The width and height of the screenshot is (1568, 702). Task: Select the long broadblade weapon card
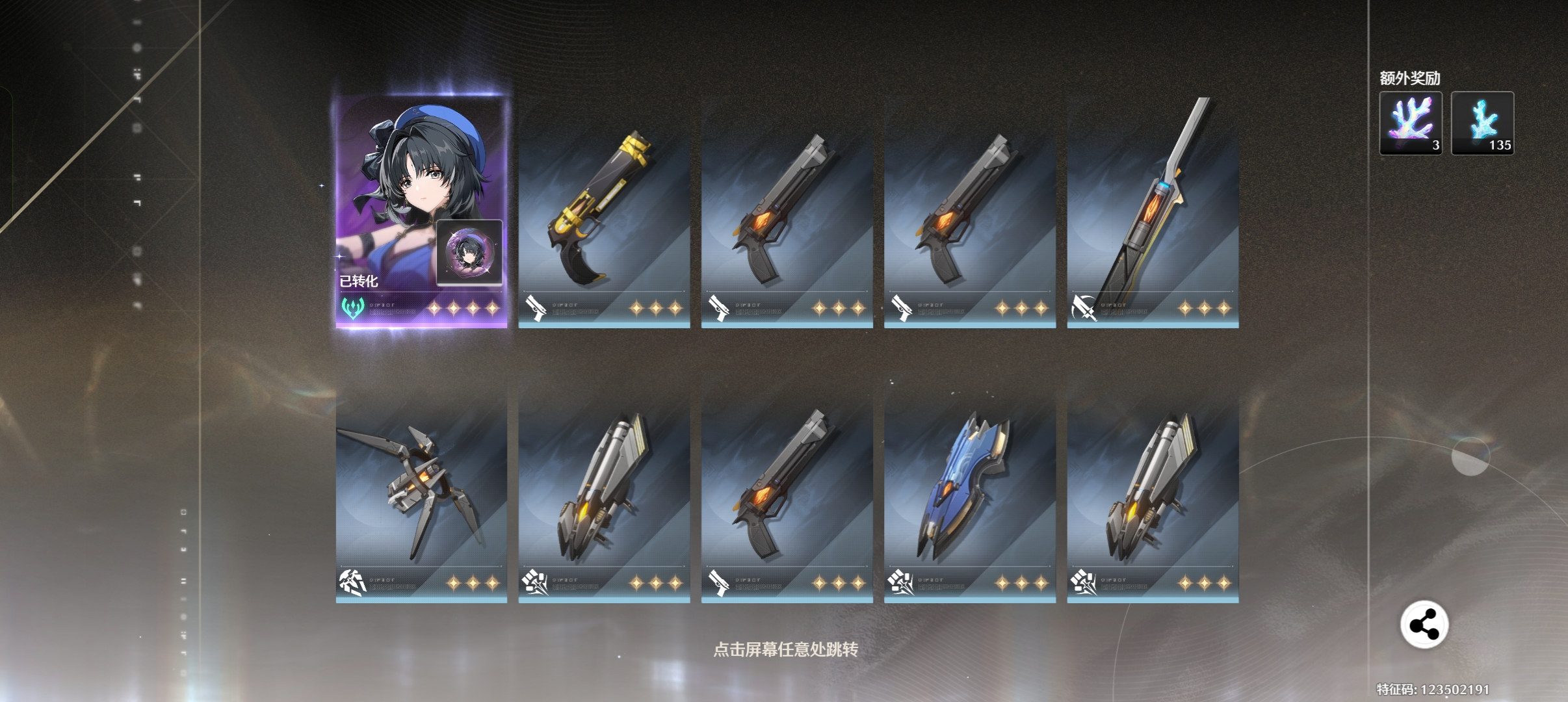(1153, 214)
